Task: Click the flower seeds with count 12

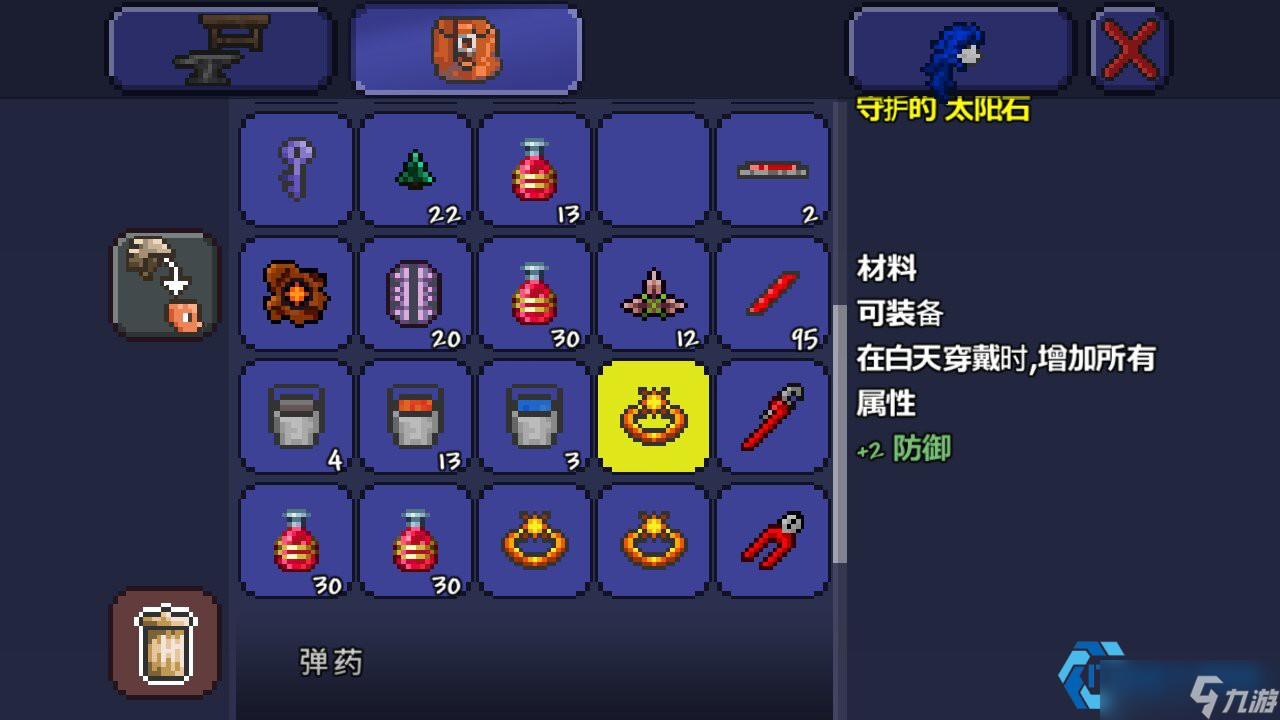Action: coord(654,292)
